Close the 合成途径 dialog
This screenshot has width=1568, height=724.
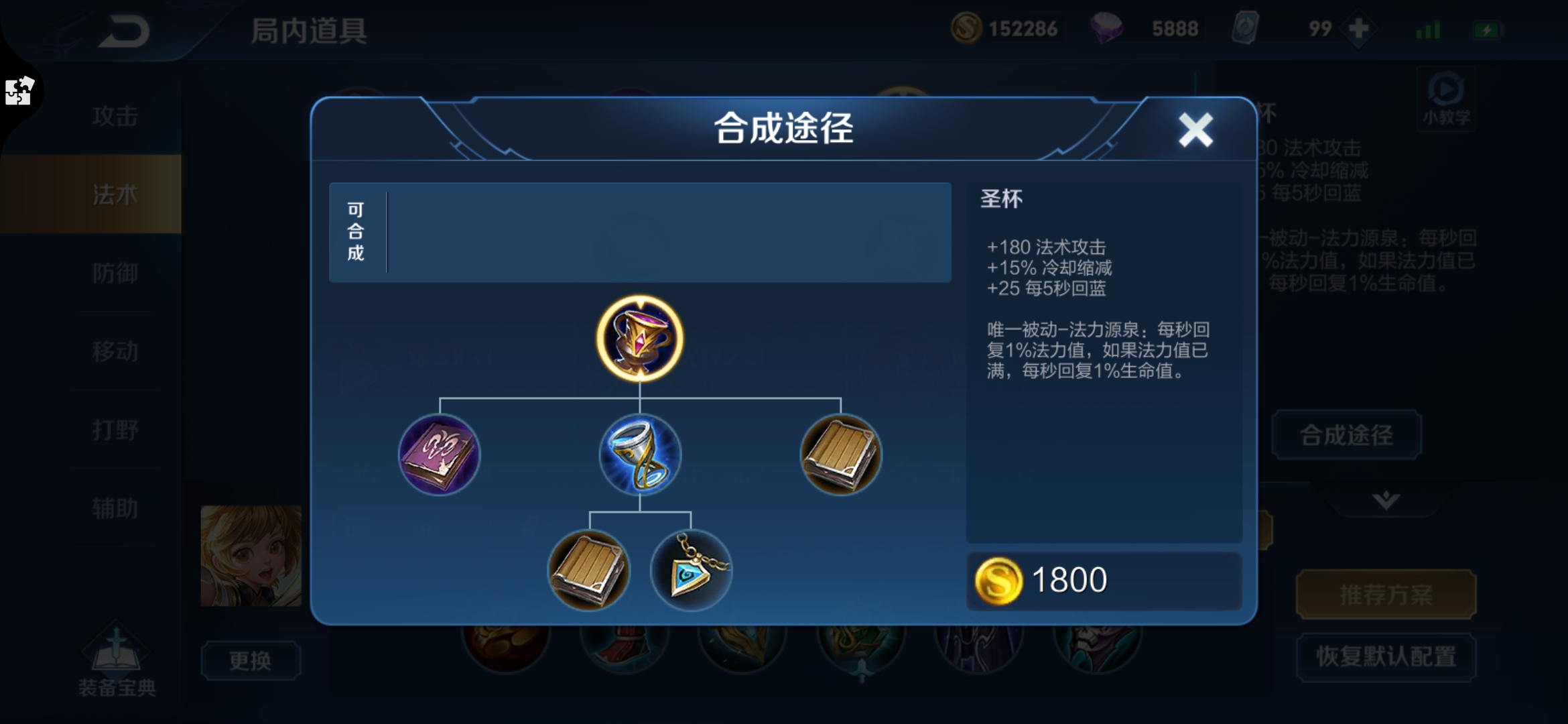click(x=1197, y=130)
